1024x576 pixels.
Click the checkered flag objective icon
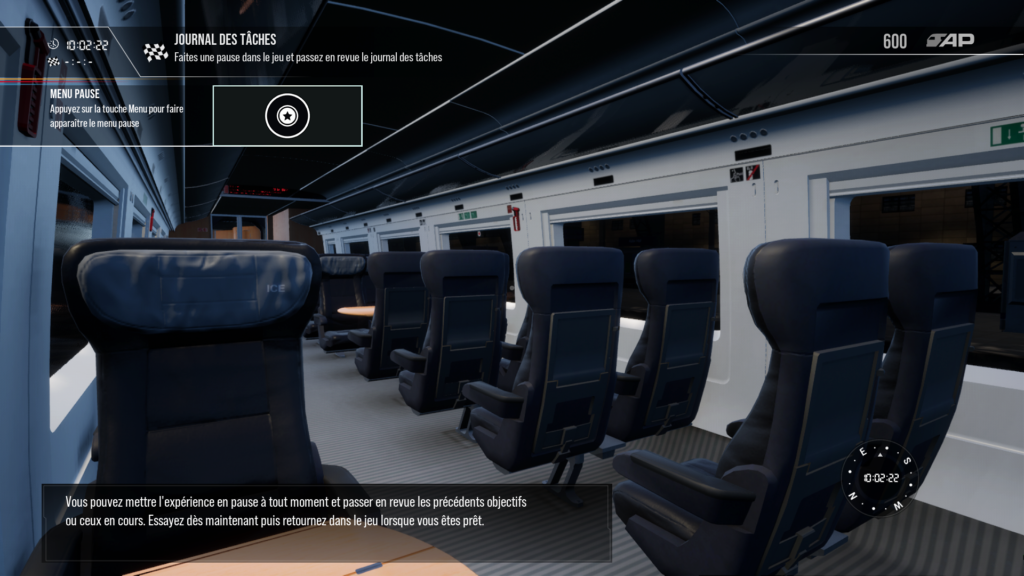[156, 52]
